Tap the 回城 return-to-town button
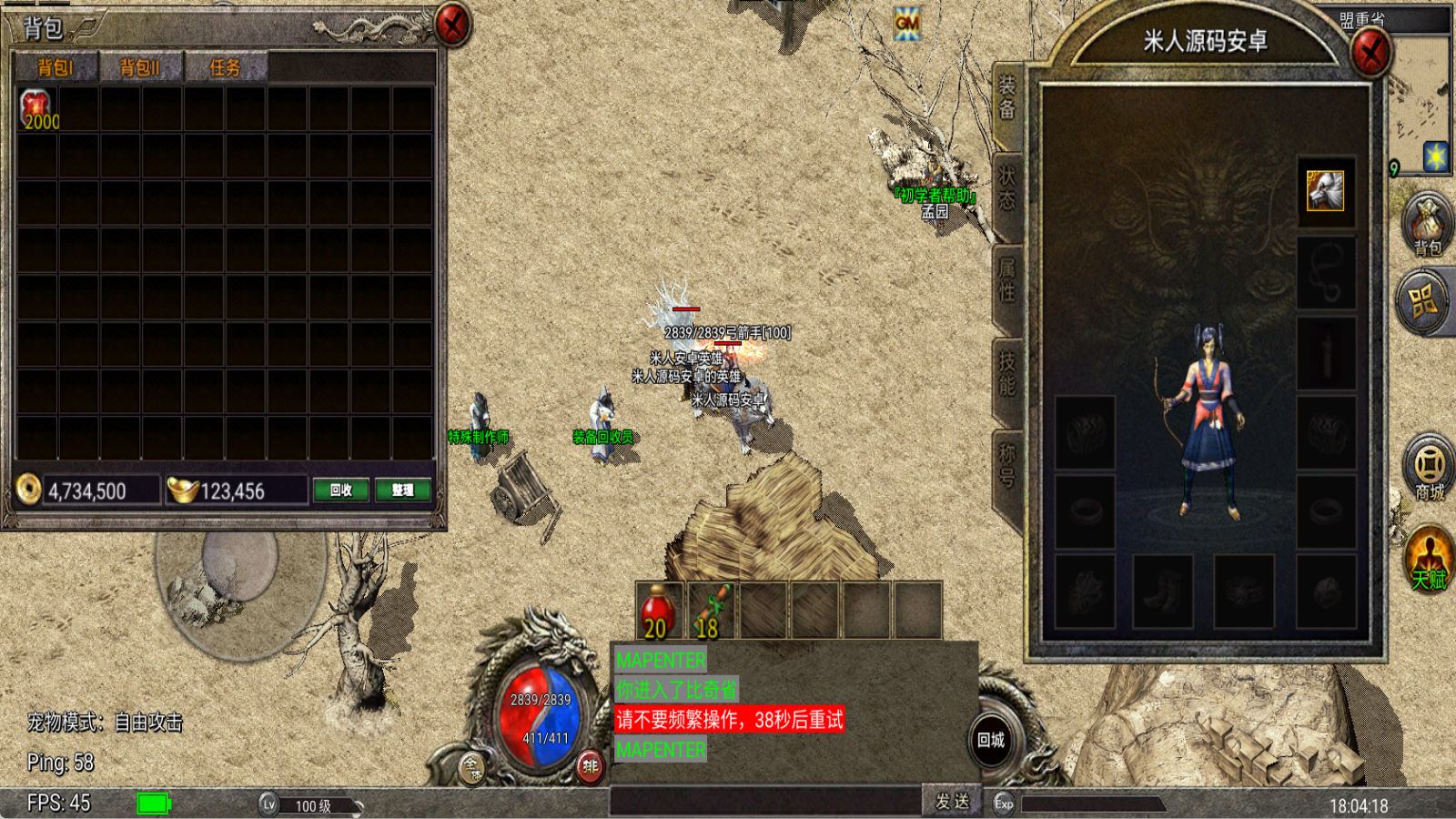 click(991, 741)
